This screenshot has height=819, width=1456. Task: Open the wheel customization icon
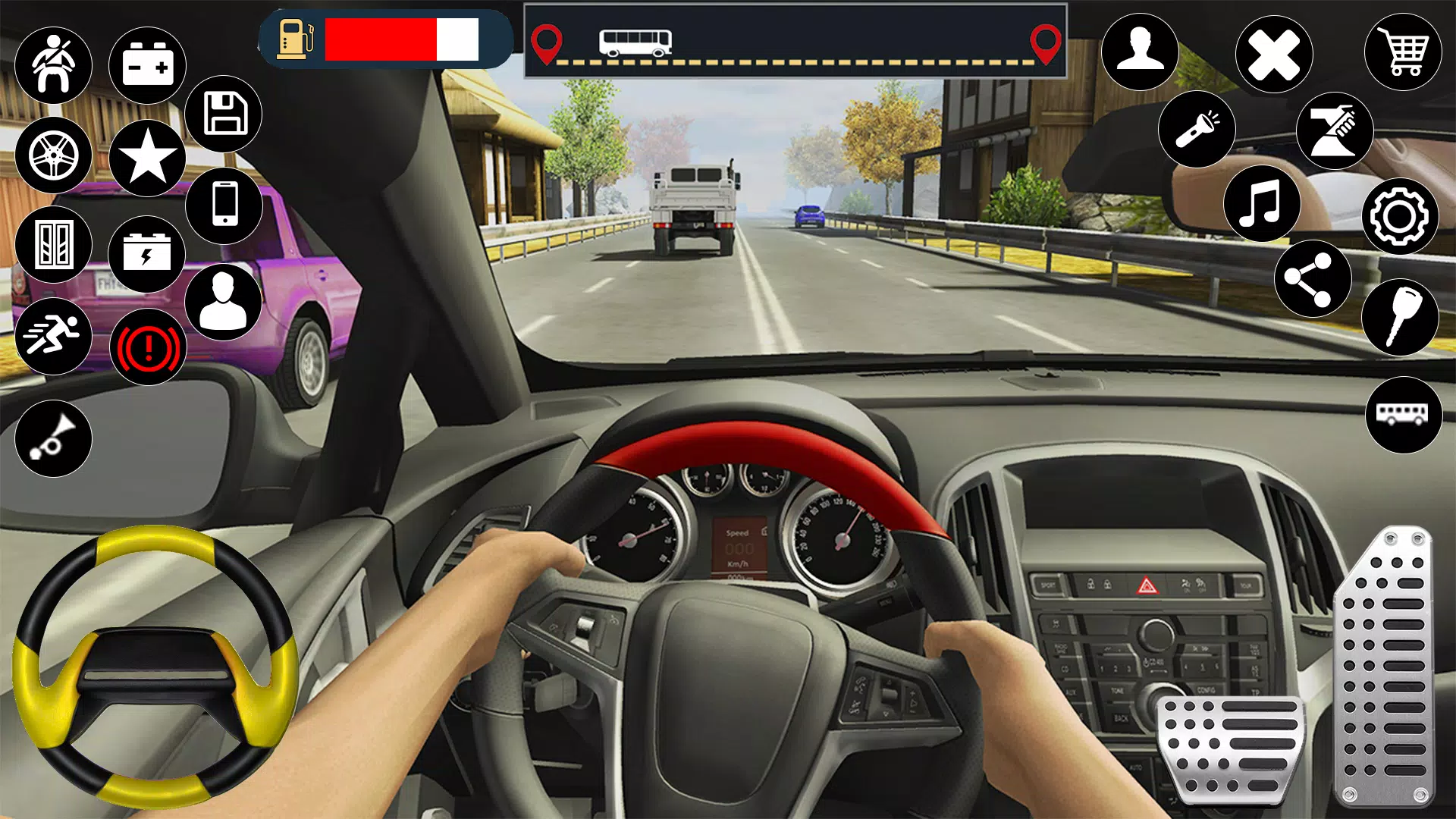point(55,155)
